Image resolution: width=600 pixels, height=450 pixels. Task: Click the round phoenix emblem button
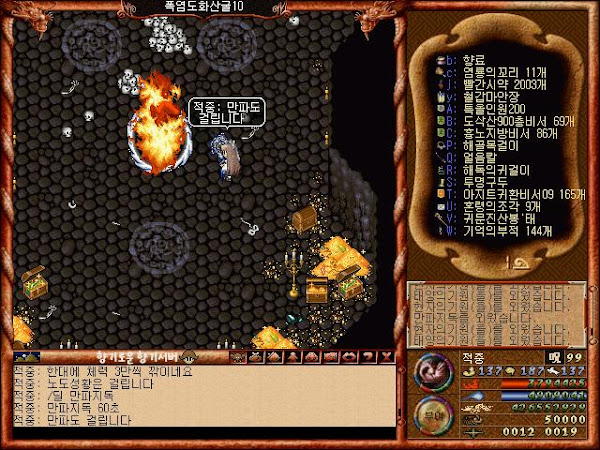coord(431,373)
